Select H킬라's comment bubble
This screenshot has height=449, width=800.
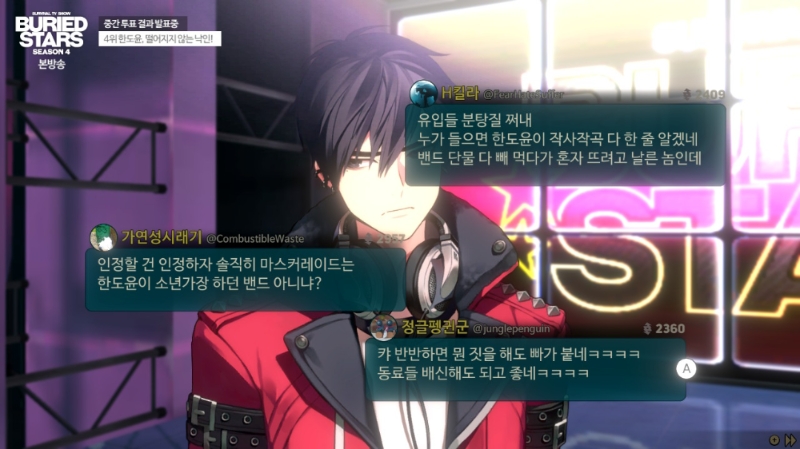[x=564, y=144]
